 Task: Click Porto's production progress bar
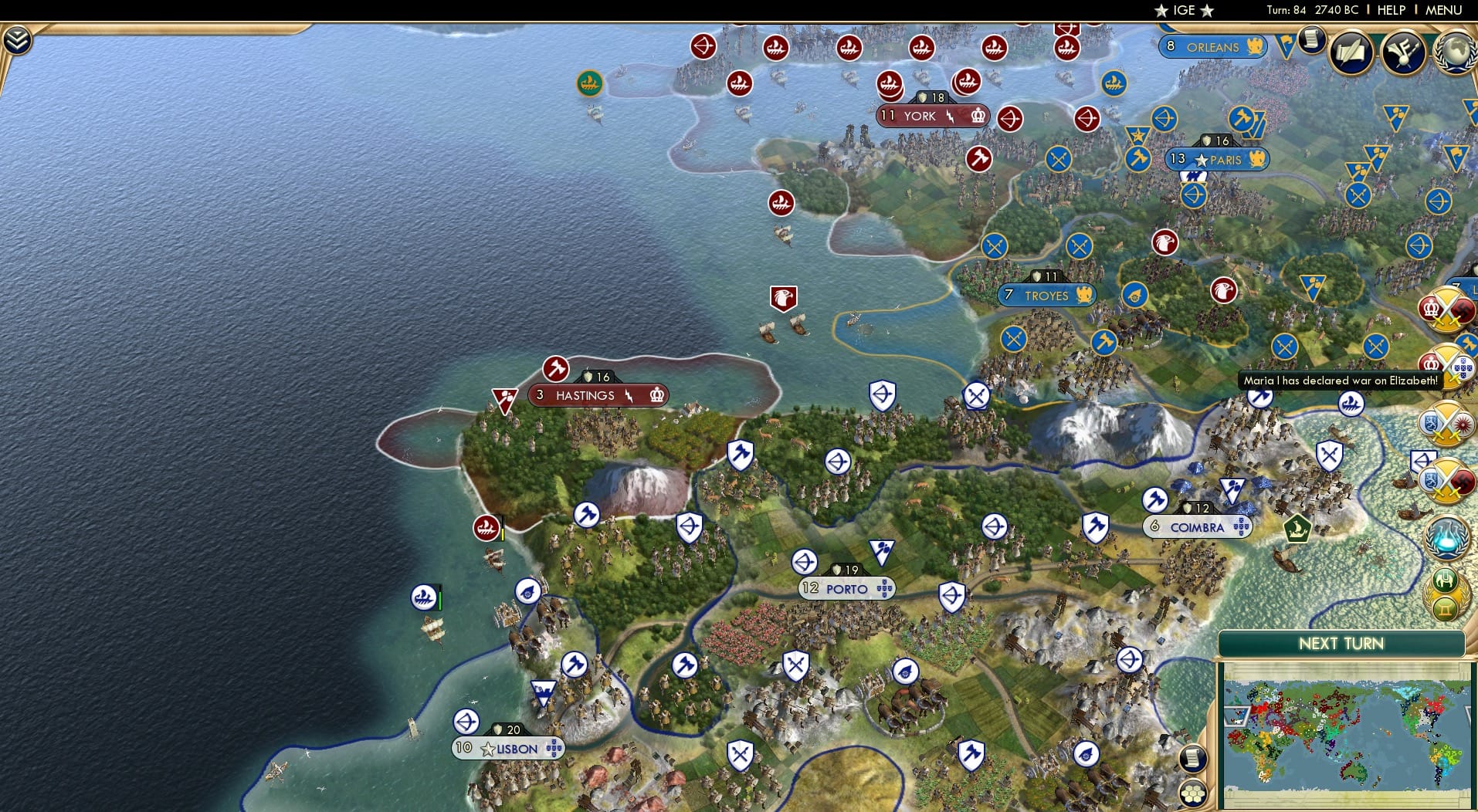846,569
